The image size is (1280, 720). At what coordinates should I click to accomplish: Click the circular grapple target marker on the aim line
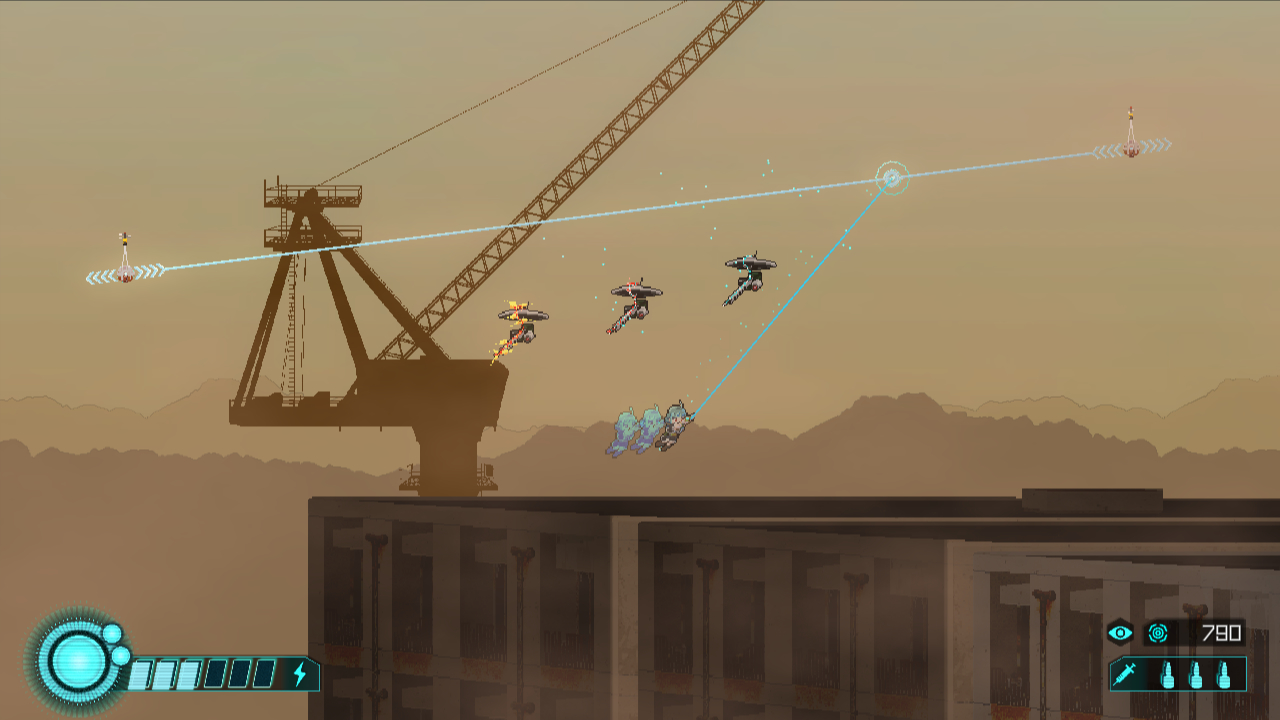891,179
